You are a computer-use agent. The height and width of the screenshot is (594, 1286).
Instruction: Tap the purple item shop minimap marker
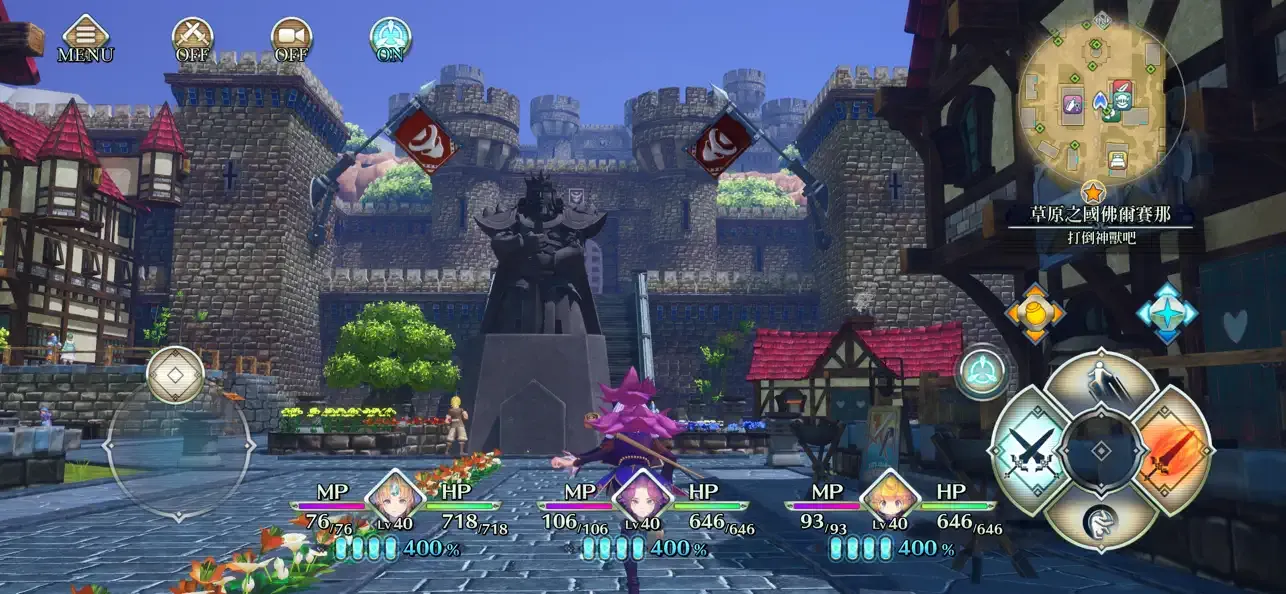click(x=1073, y=103)
